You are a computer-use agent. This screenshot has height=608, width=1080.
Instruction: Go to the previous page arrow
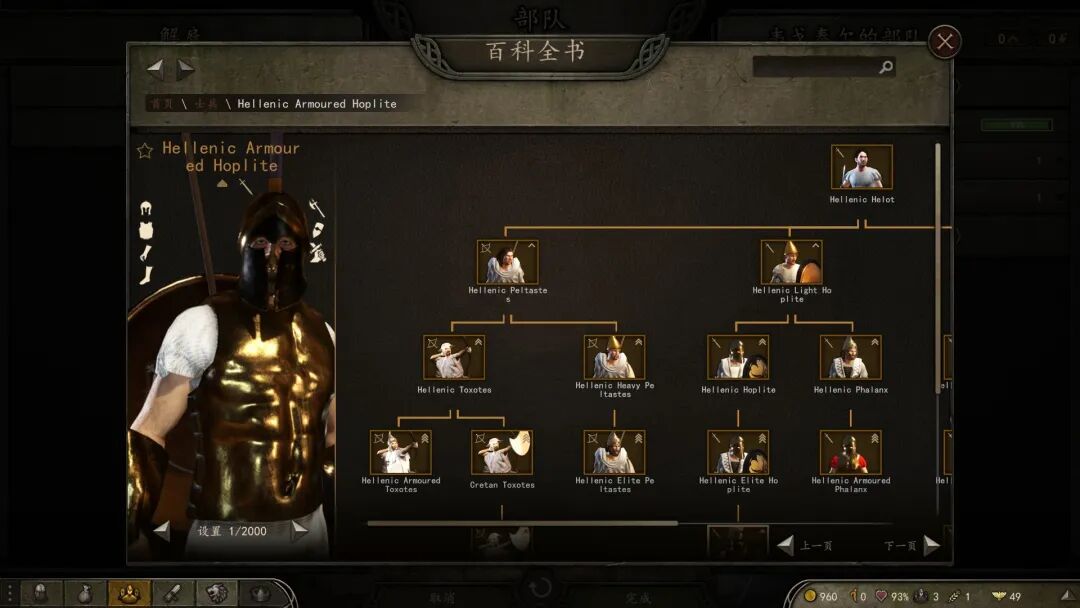click(786, 545)
